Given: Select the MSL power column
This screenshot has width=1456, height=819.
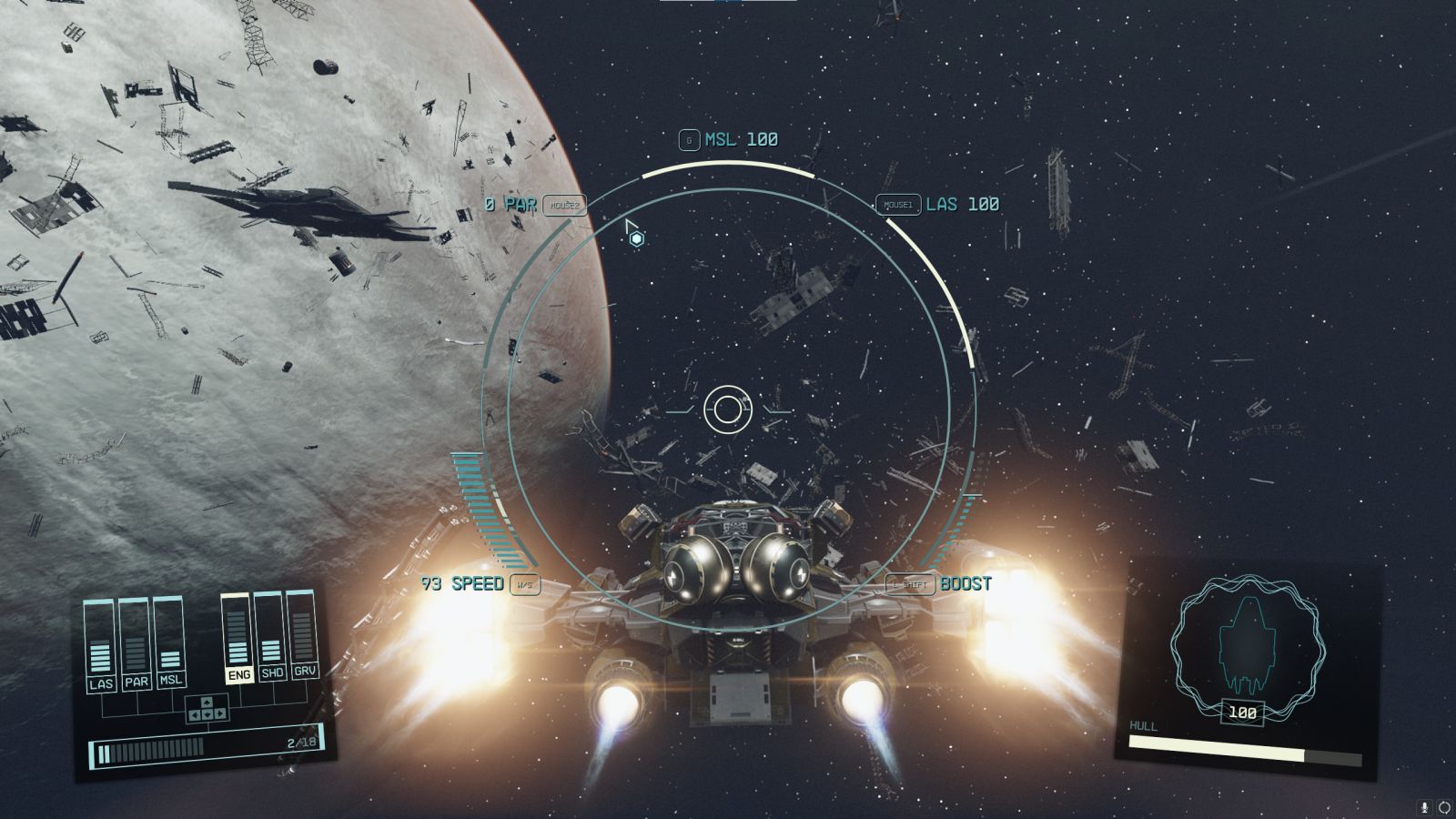Looking at the screenshot, I should pyautogui.click(x=169, y=642).
